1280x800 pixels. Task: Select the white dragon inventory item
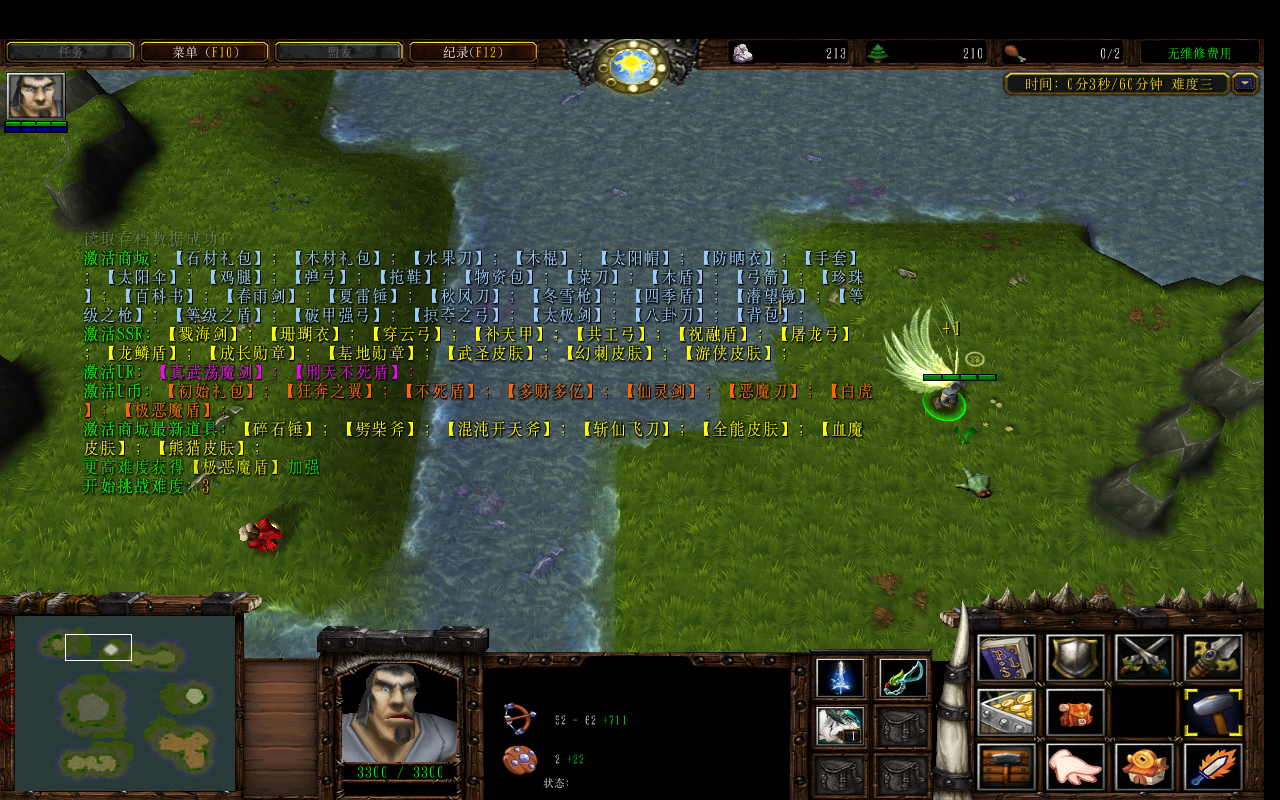pos(840,726)
